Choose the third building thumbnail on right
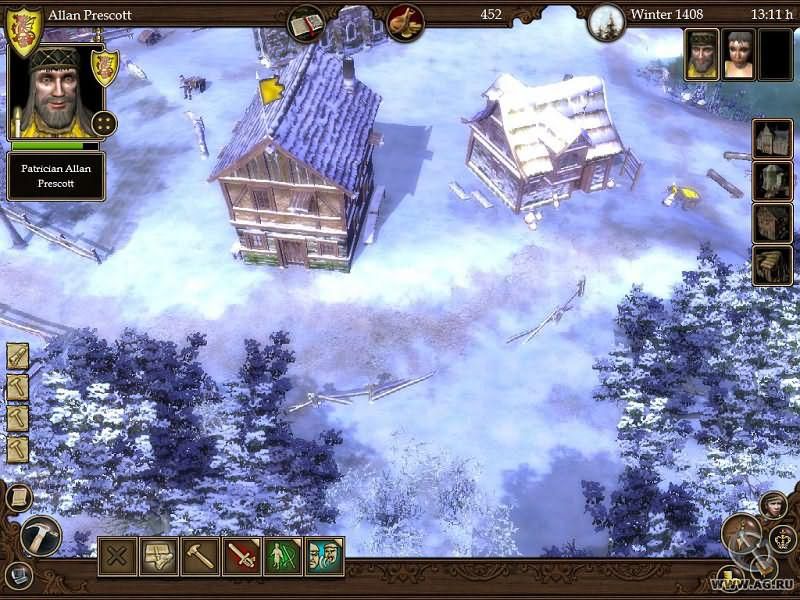This screenshot has height=600, width=800. pos(772,224)
